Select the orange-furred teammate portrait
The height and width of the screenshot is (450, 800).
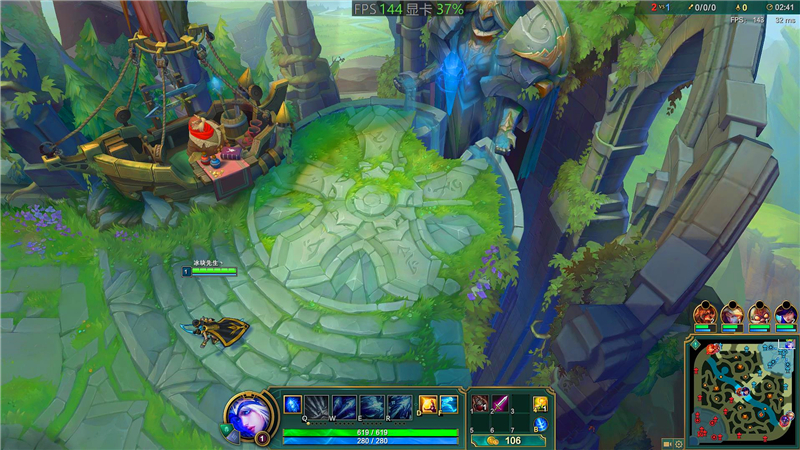tap(705, 314)
